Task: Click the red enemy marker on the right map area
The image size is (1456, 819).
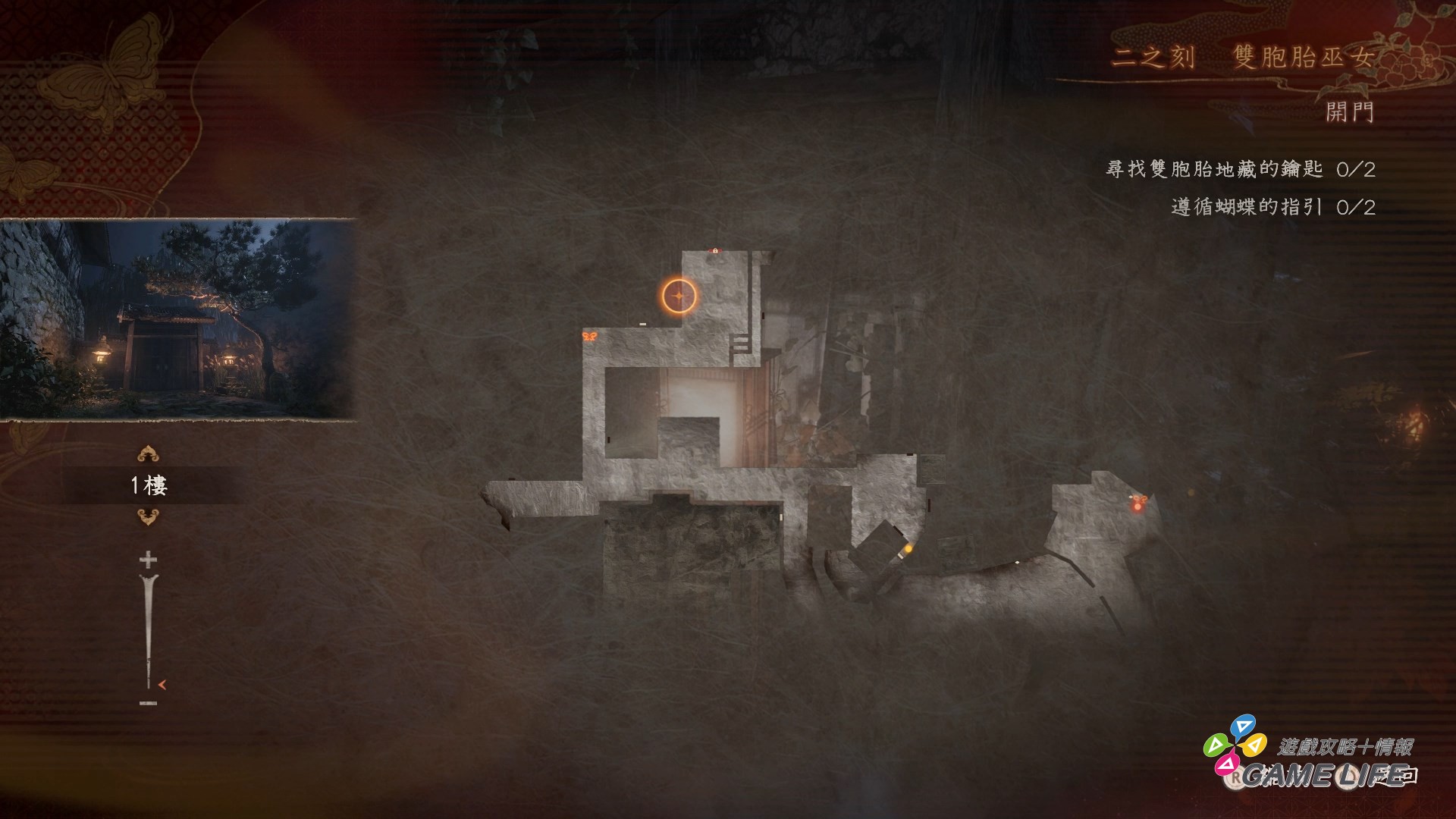Action: [1137, 507]
